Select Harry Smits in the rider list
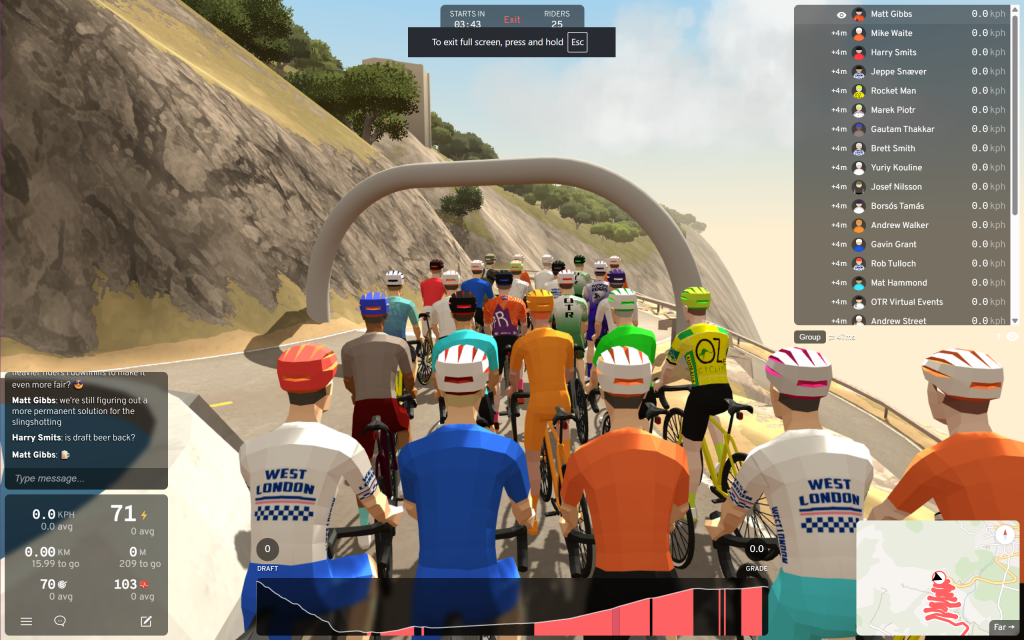Image resolution: width=1024 pixels, height=640 pixels. pyautogui.click(x=894, y=52)
